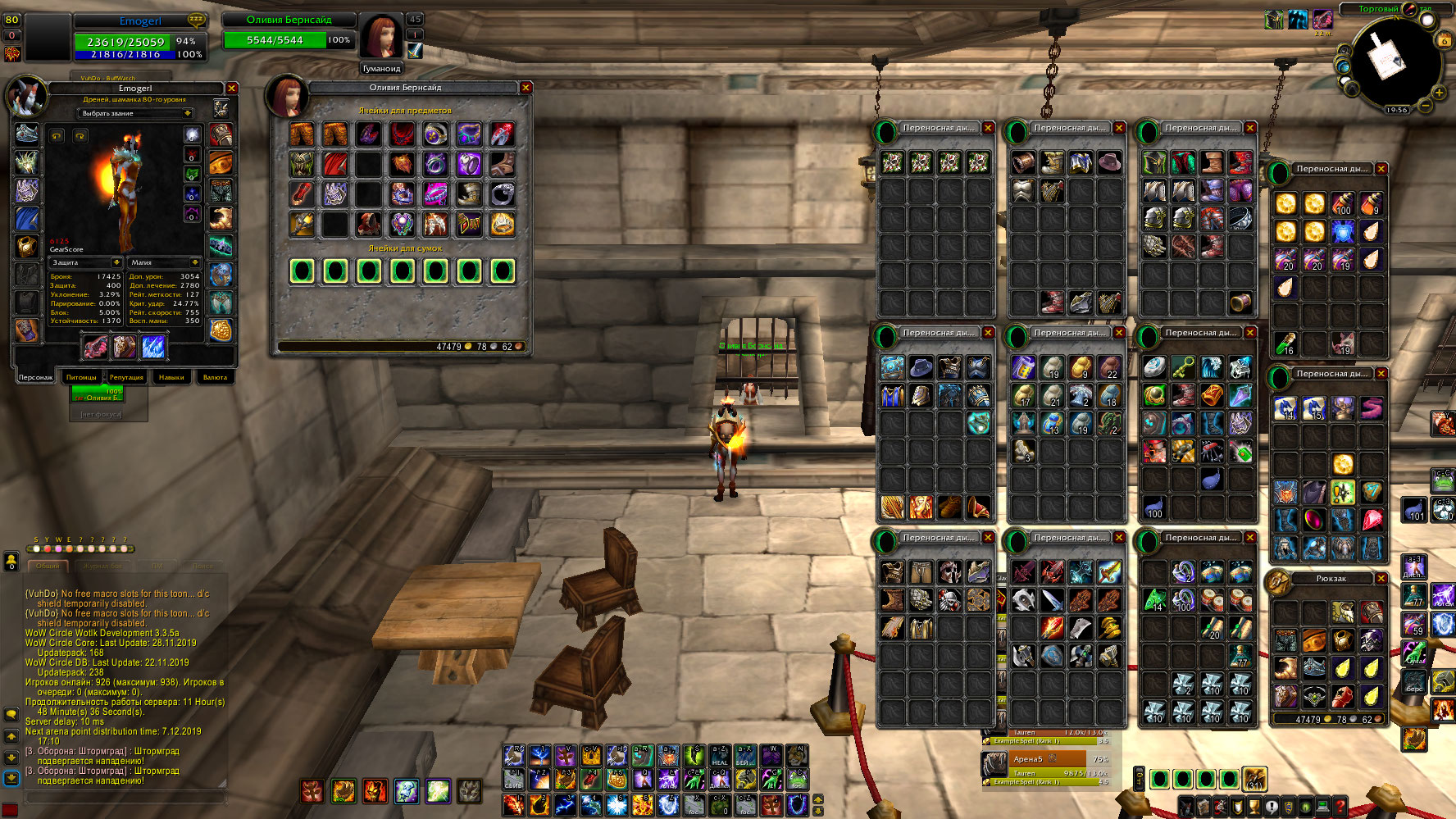1456x819 pixels.
Task: Open the red question mark help button
Action: pyautogui.click(x=1340, y=807)
